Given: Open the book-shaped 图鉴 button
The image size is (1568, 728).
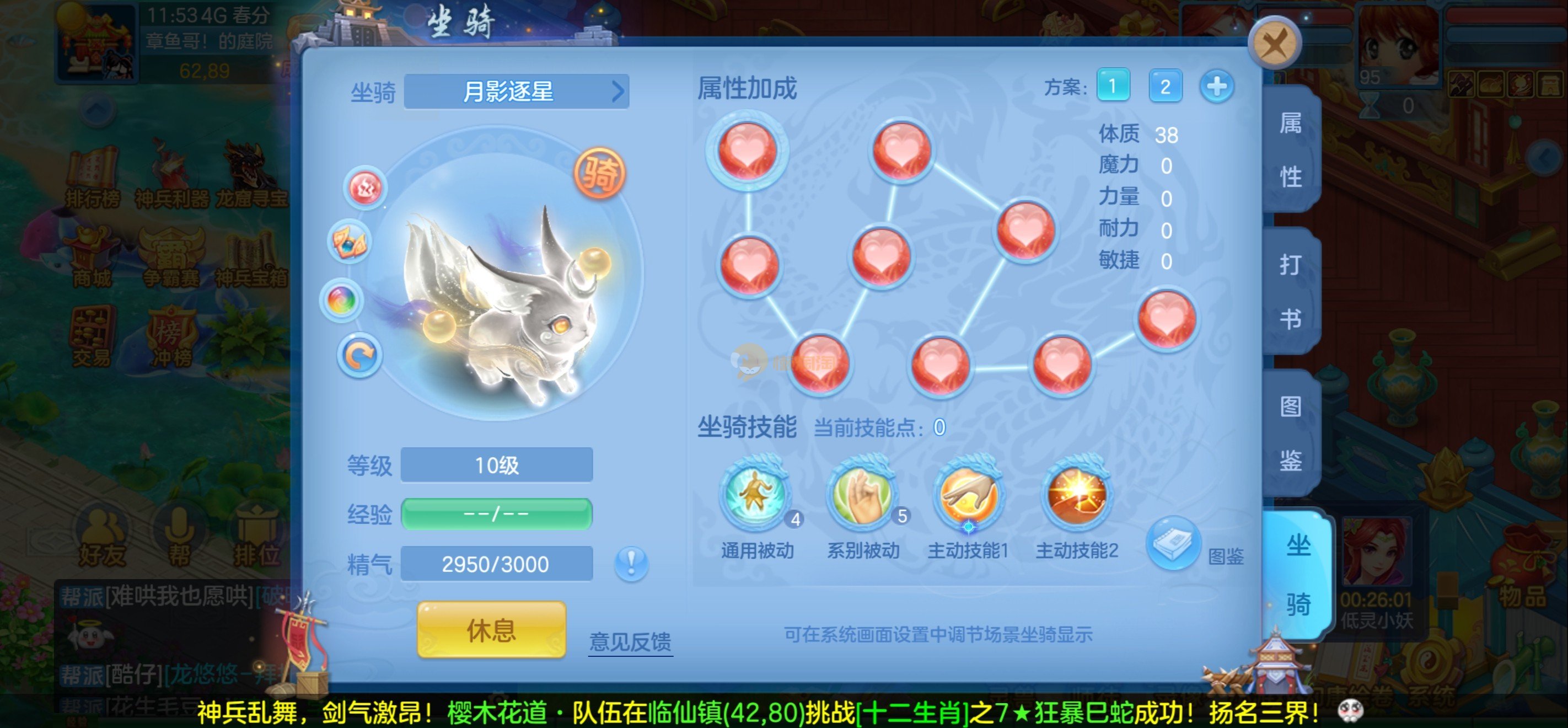Looking at the screenshot, I should tap(1173, 542).
